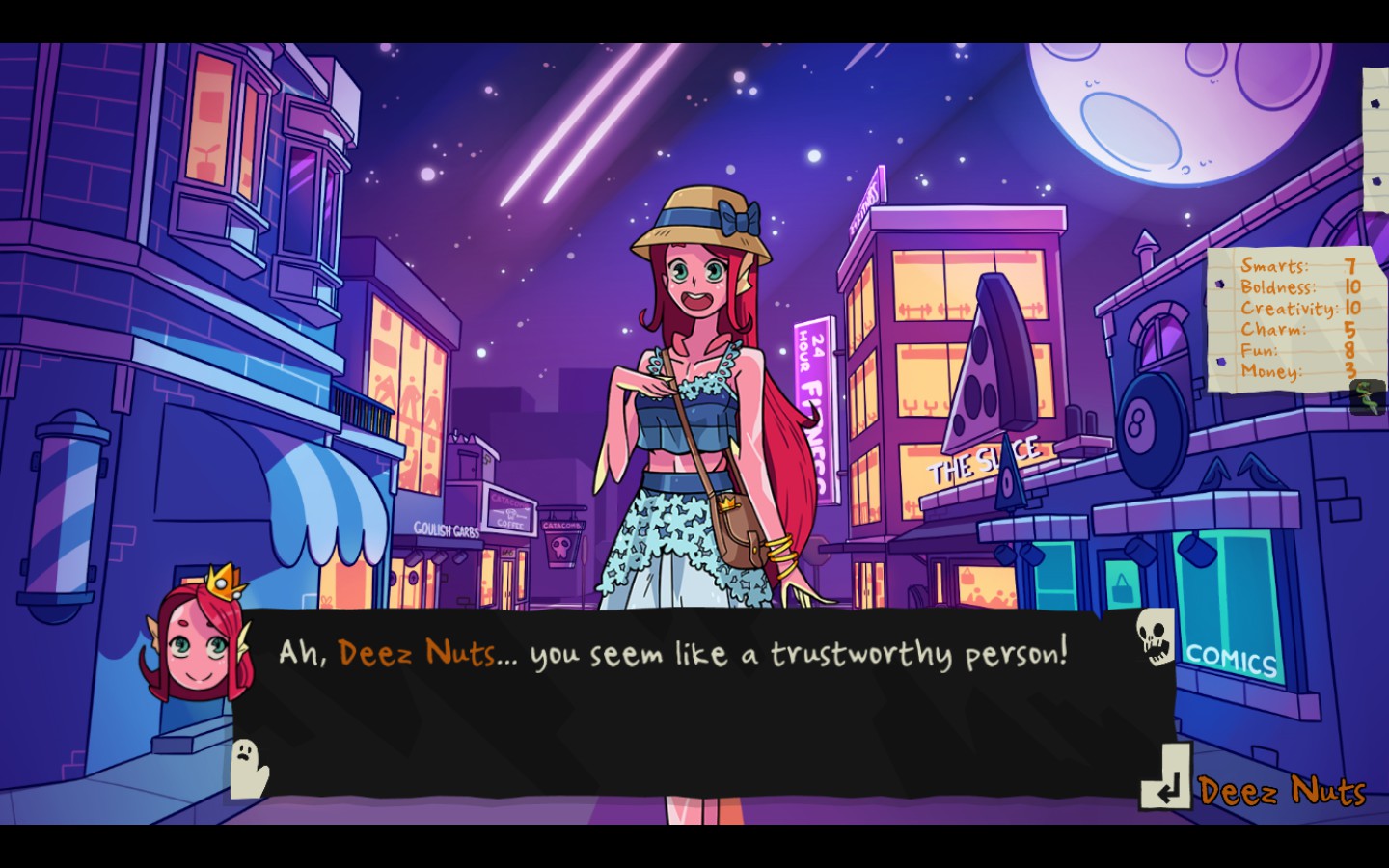Select the character portrait in the bottom left

tap(197, 641)
